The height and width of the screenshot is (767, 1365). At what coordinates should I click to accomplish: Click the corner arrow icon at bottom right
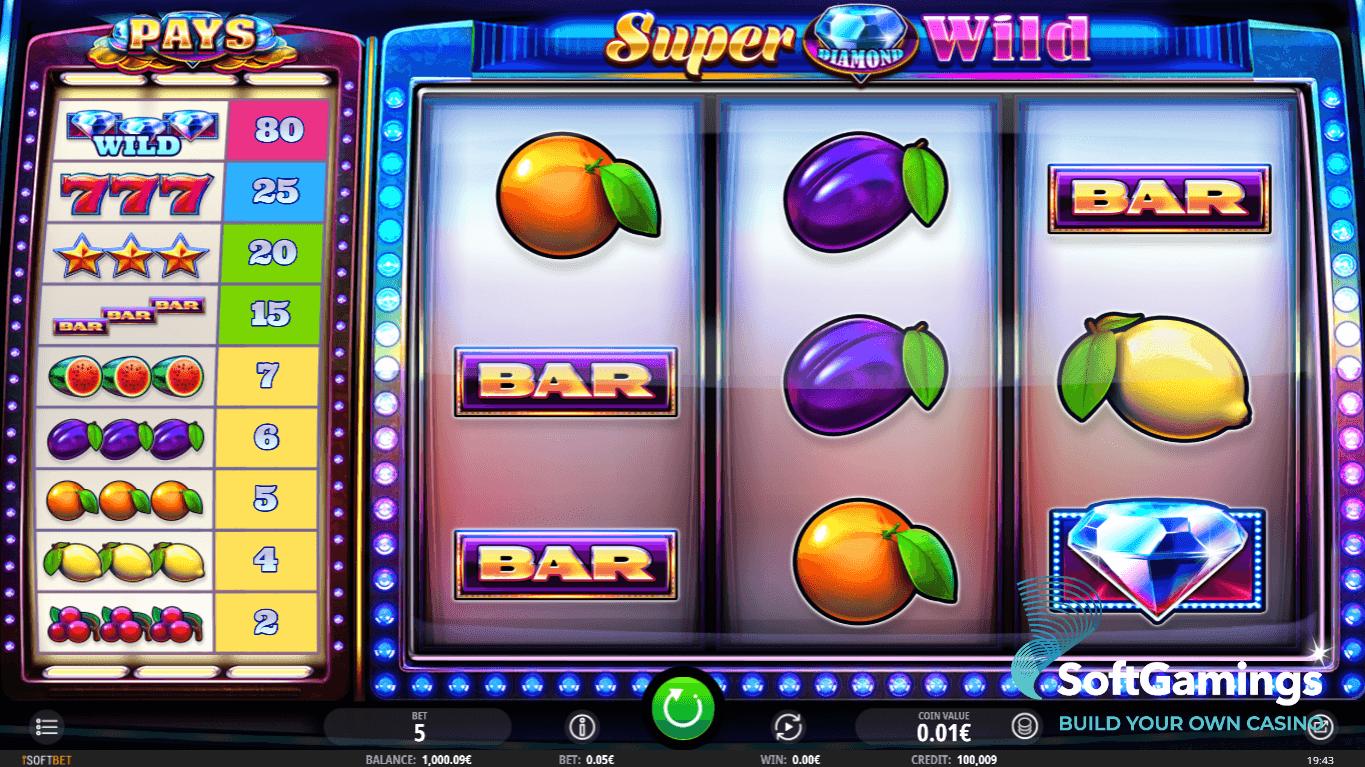(1321, 726)
